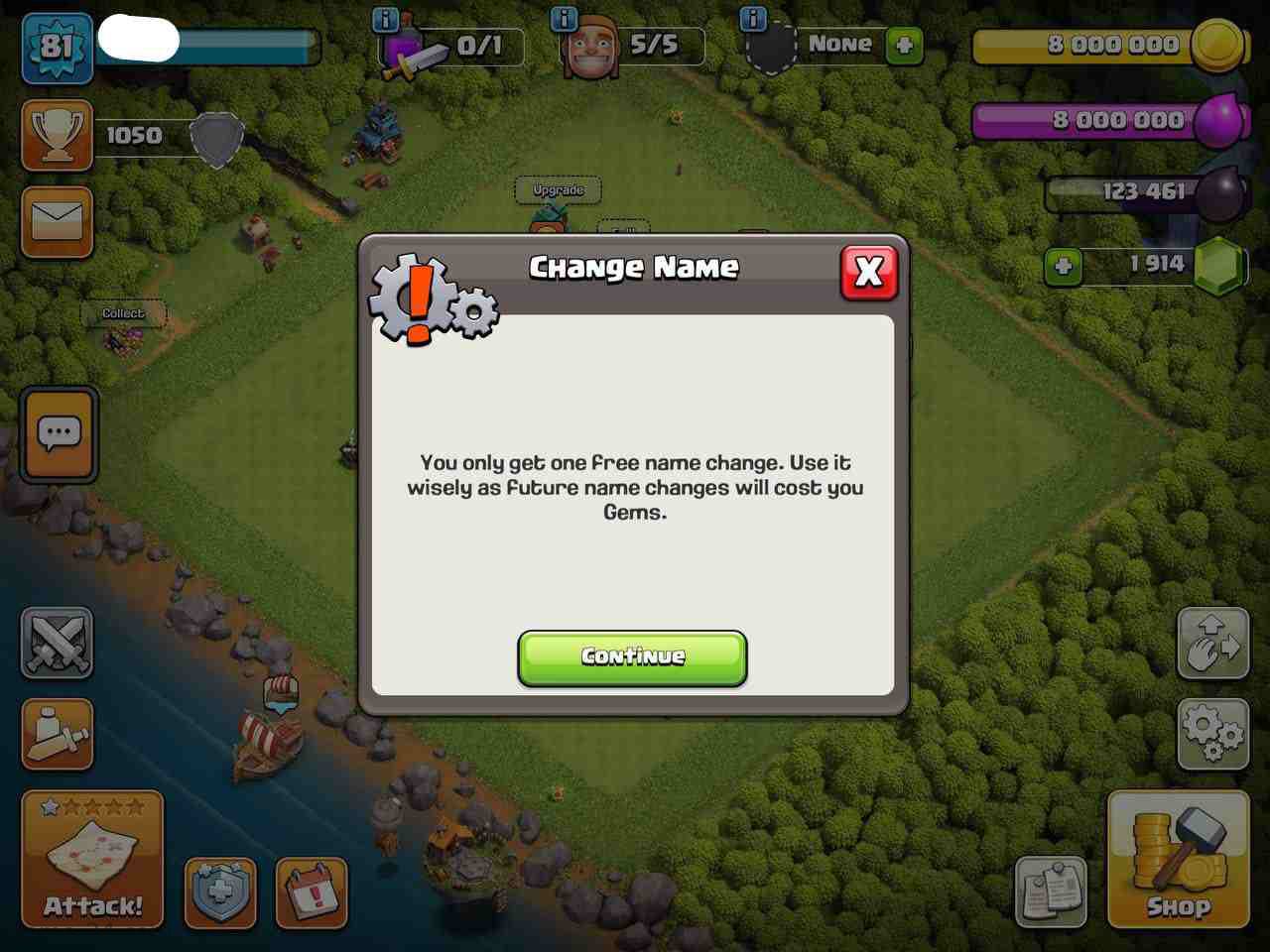Image resolution: width=1270 pixels, height=952 pixels.
Task: Click the plus beside None shield
Action: pyautogui.click(x=904, y=46)
